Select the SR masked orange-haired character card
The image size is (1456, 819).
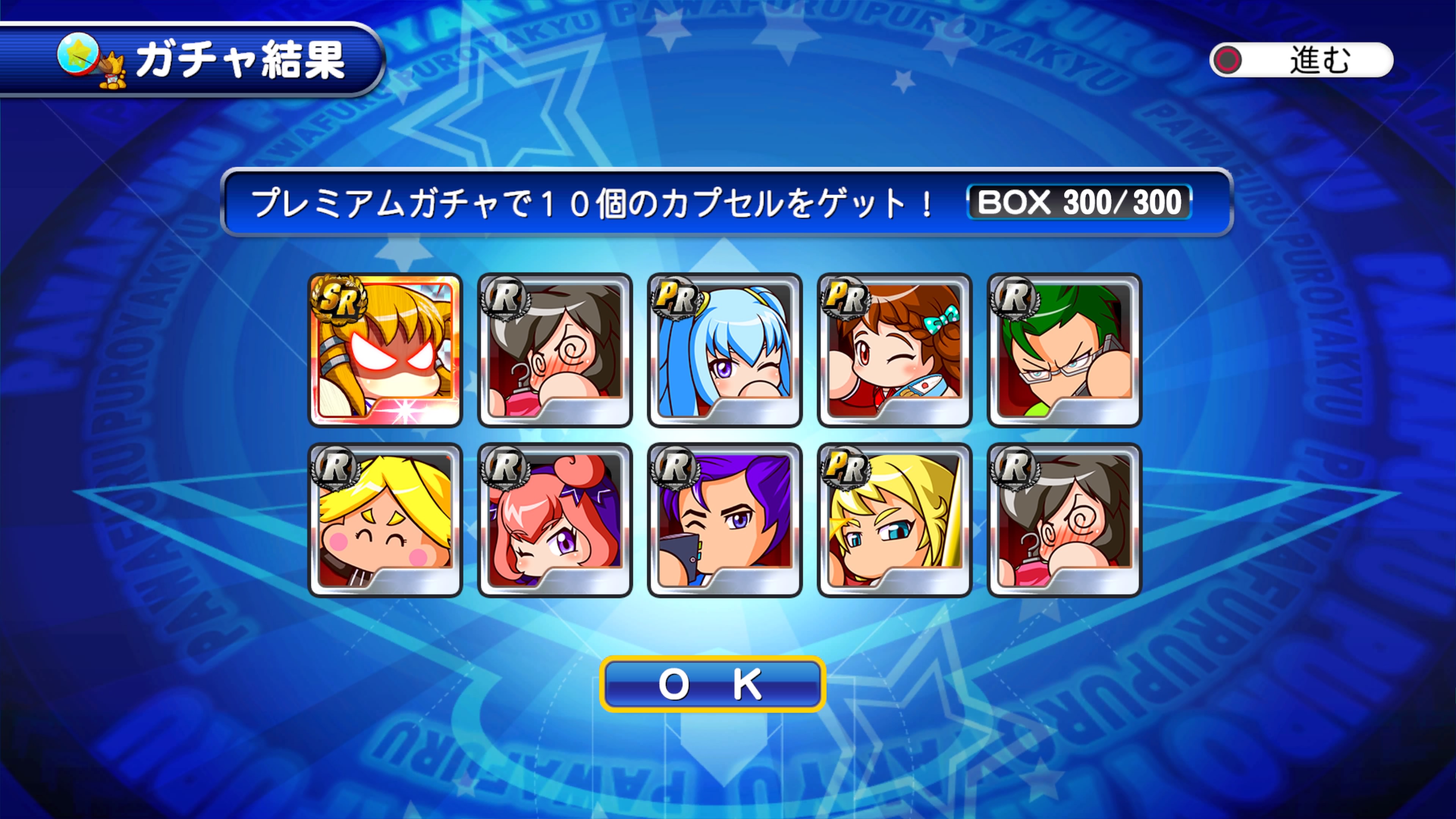pyautogui.click(x=386, y=350)
